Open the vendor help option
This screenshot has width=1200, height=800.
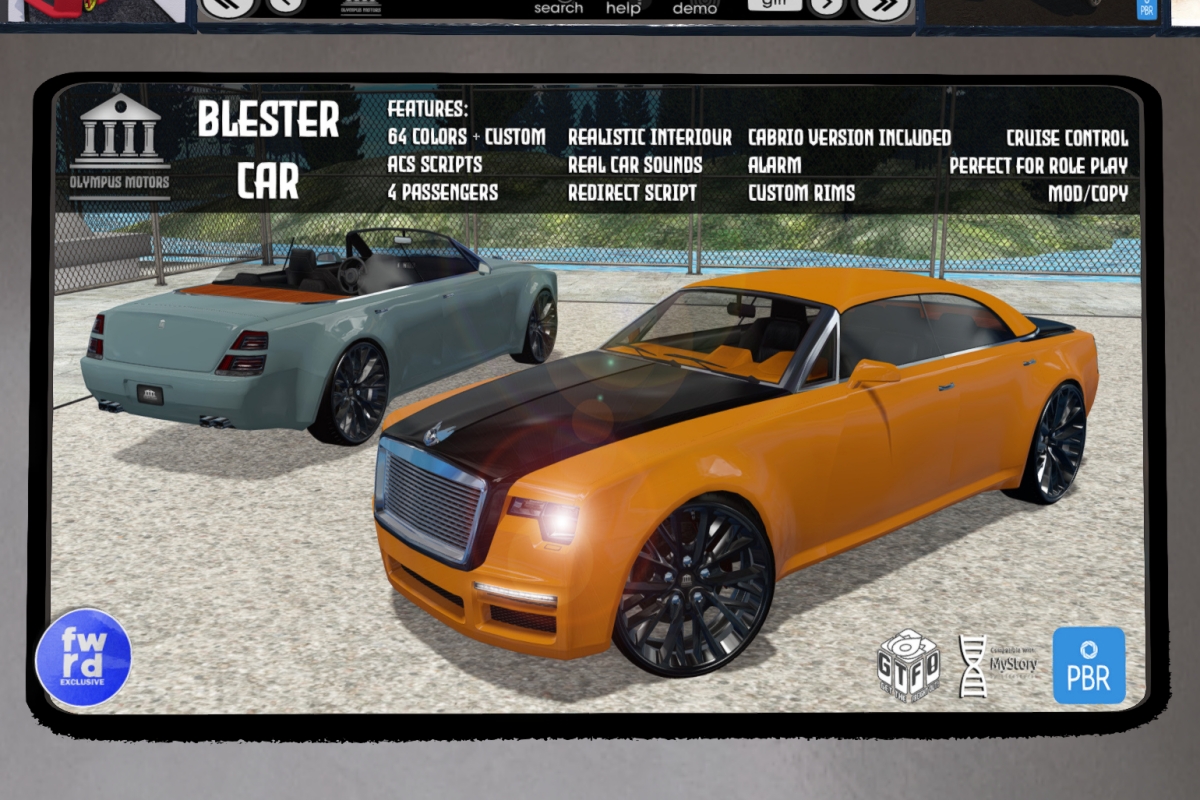[623, 7]
